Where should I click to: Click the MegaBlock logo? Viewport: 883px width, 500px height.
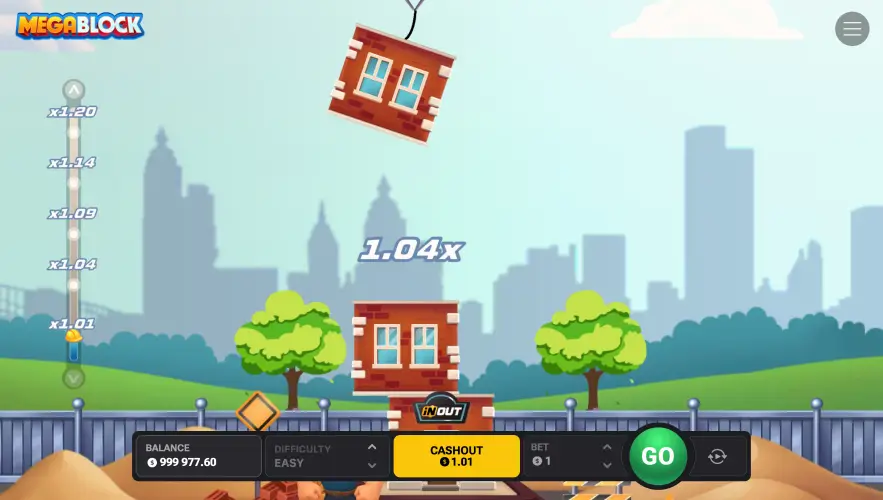pyautogui.click(x=80, y=25)
